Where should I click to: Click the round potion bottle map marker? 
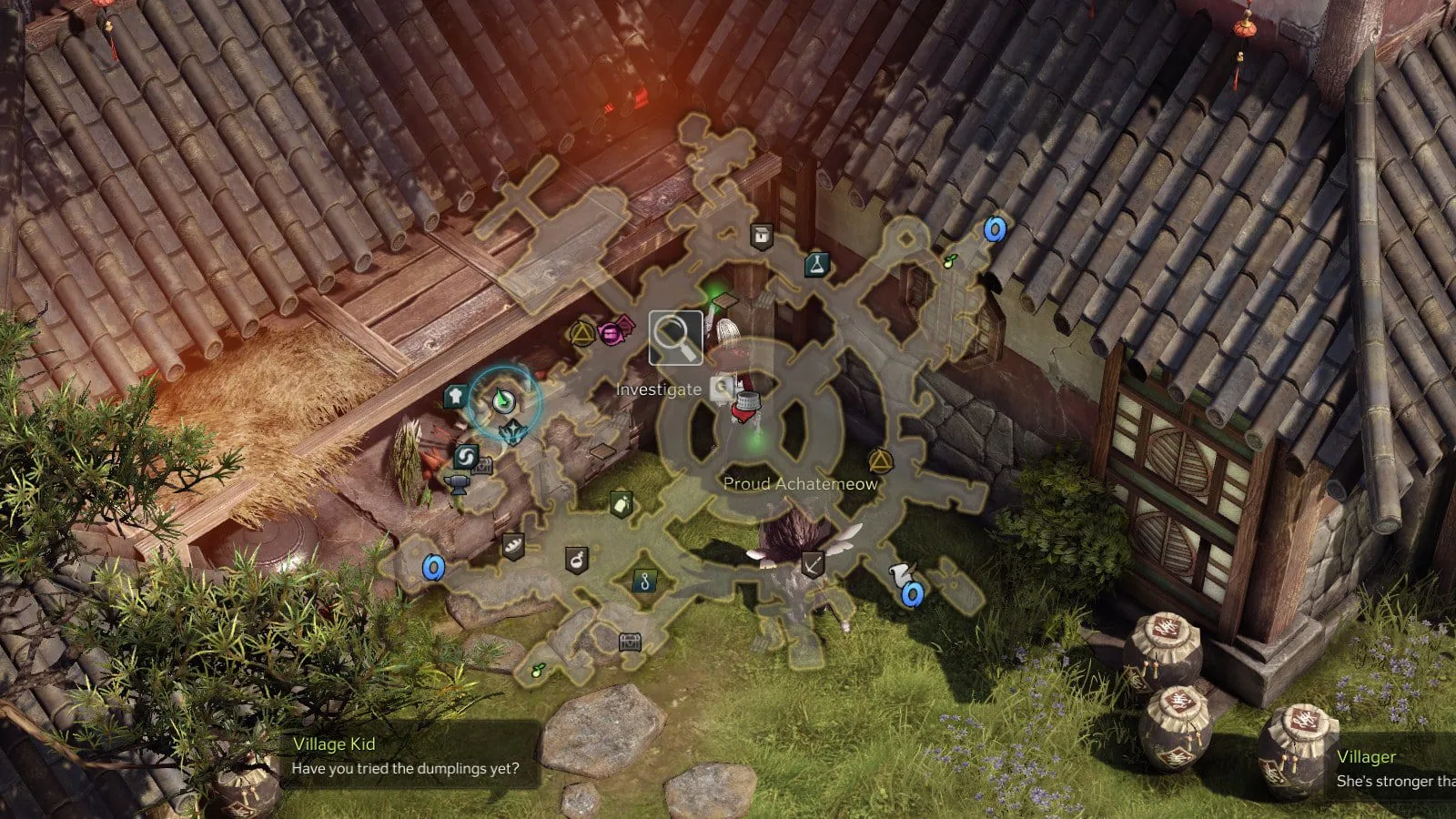pos(576,560)
